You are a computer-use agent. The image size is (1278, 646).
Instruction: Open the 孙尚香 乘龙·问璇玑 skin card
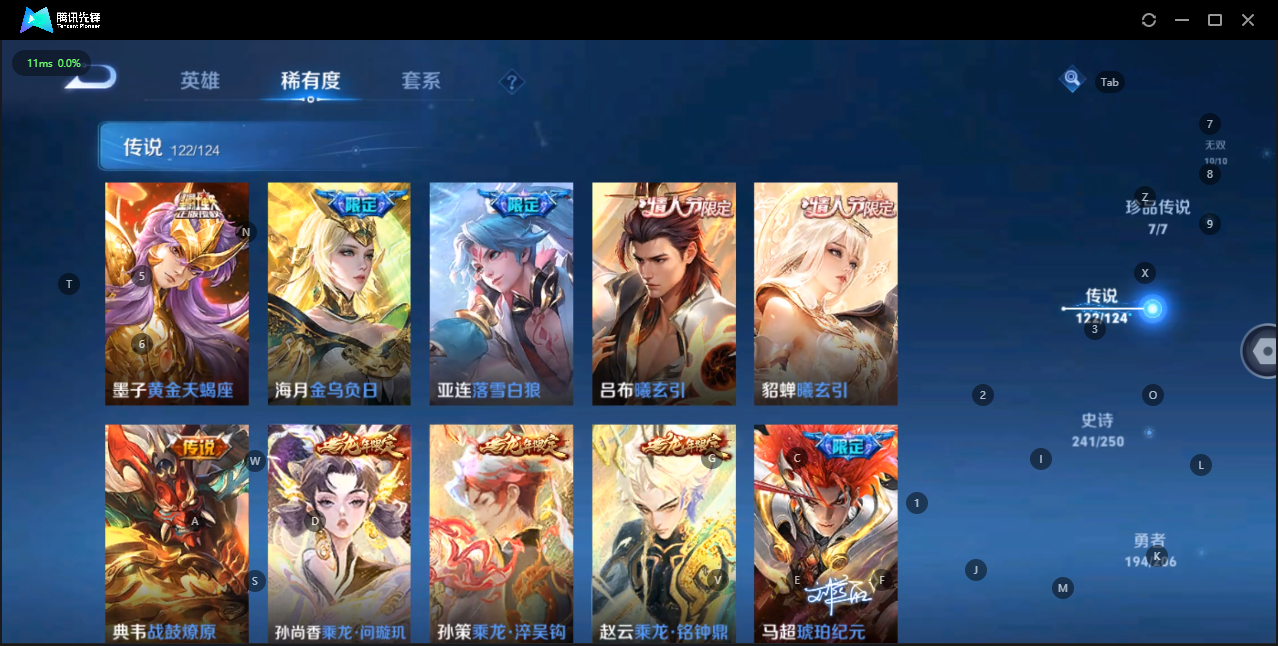[339, 533]
